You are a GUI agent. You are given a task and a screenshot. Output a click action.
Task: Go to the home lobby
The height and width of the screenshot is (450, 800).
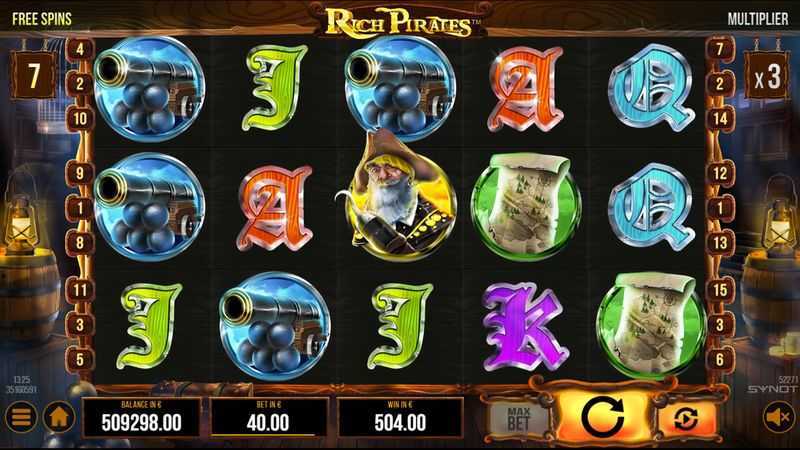click(59, 414)
